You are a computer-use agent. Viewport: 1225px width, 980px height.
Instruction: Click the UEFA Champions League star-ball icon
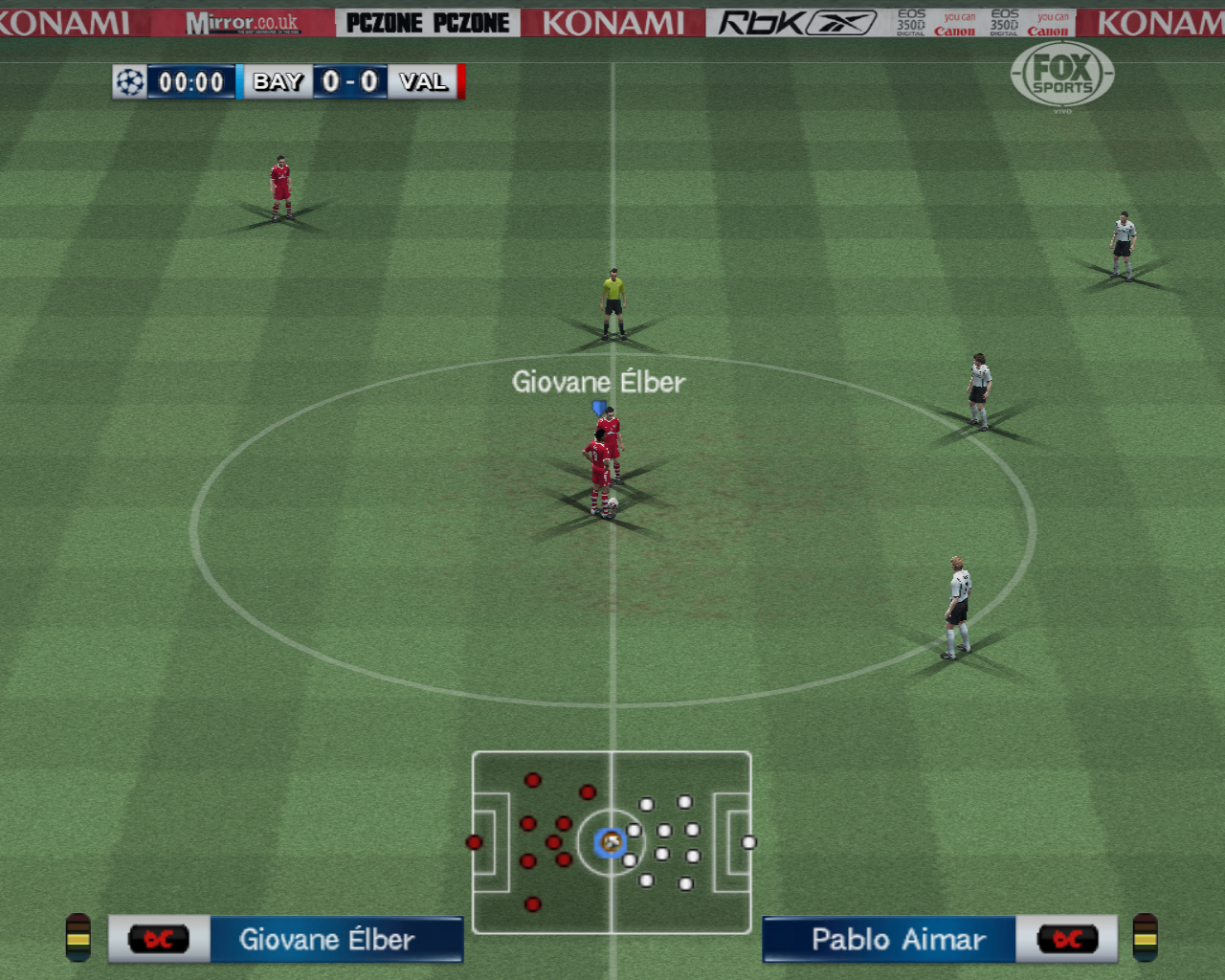click(131, 83)
